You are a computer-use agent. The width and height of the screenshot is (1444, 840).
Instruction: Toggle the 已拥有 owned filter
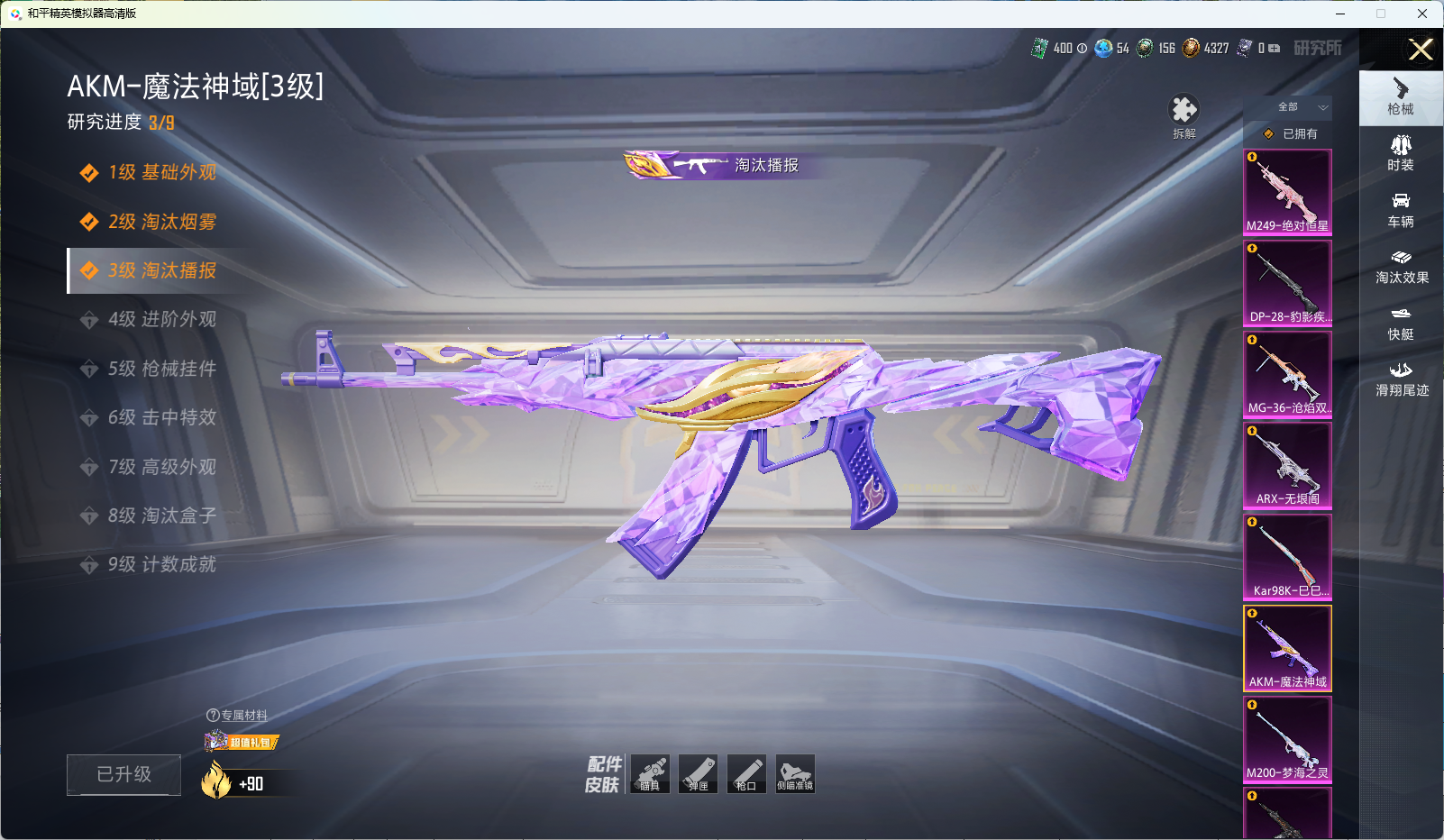point(1291,133)
